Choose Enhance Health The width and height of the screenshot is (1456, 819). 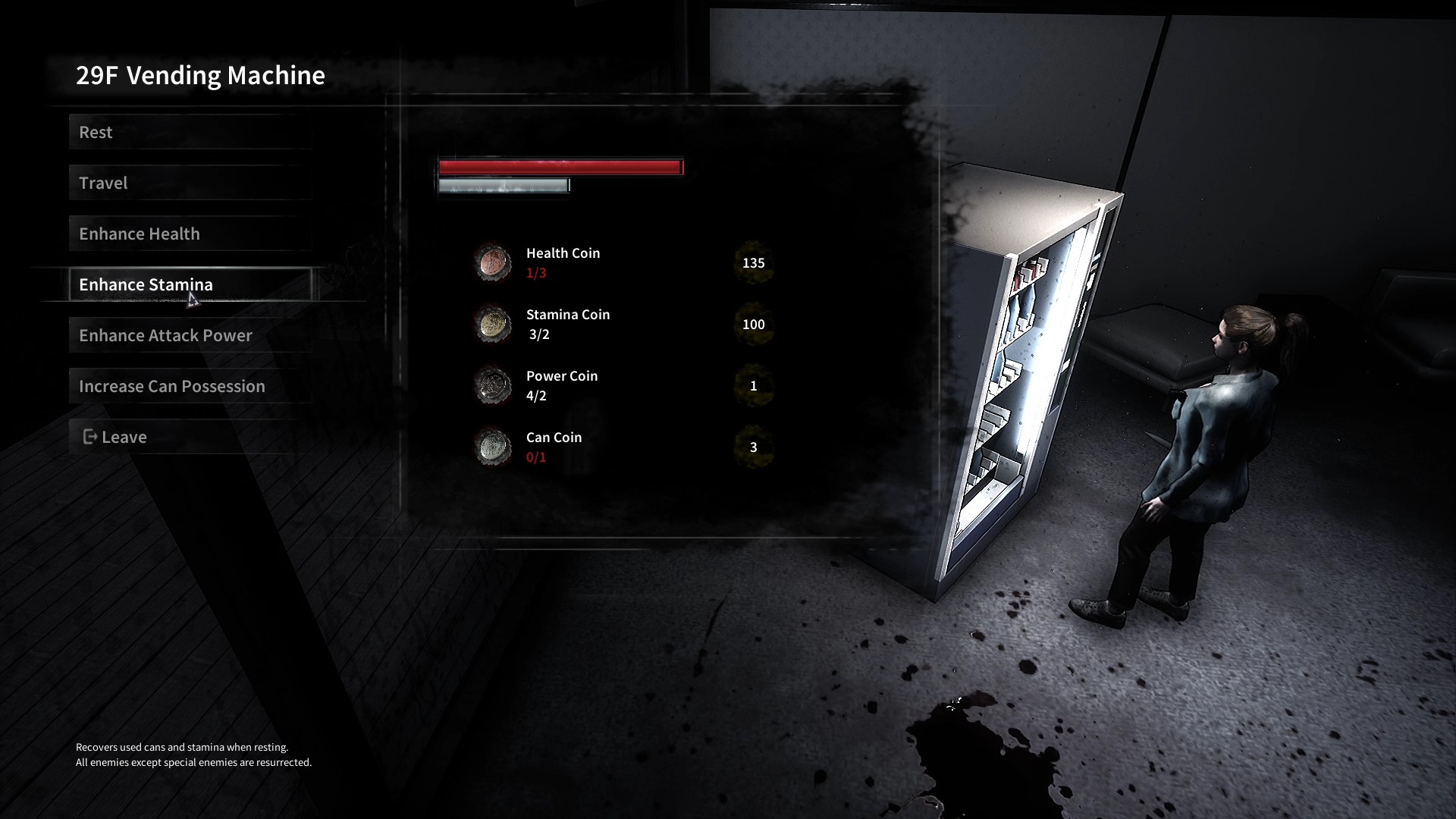tap(190, 234)
